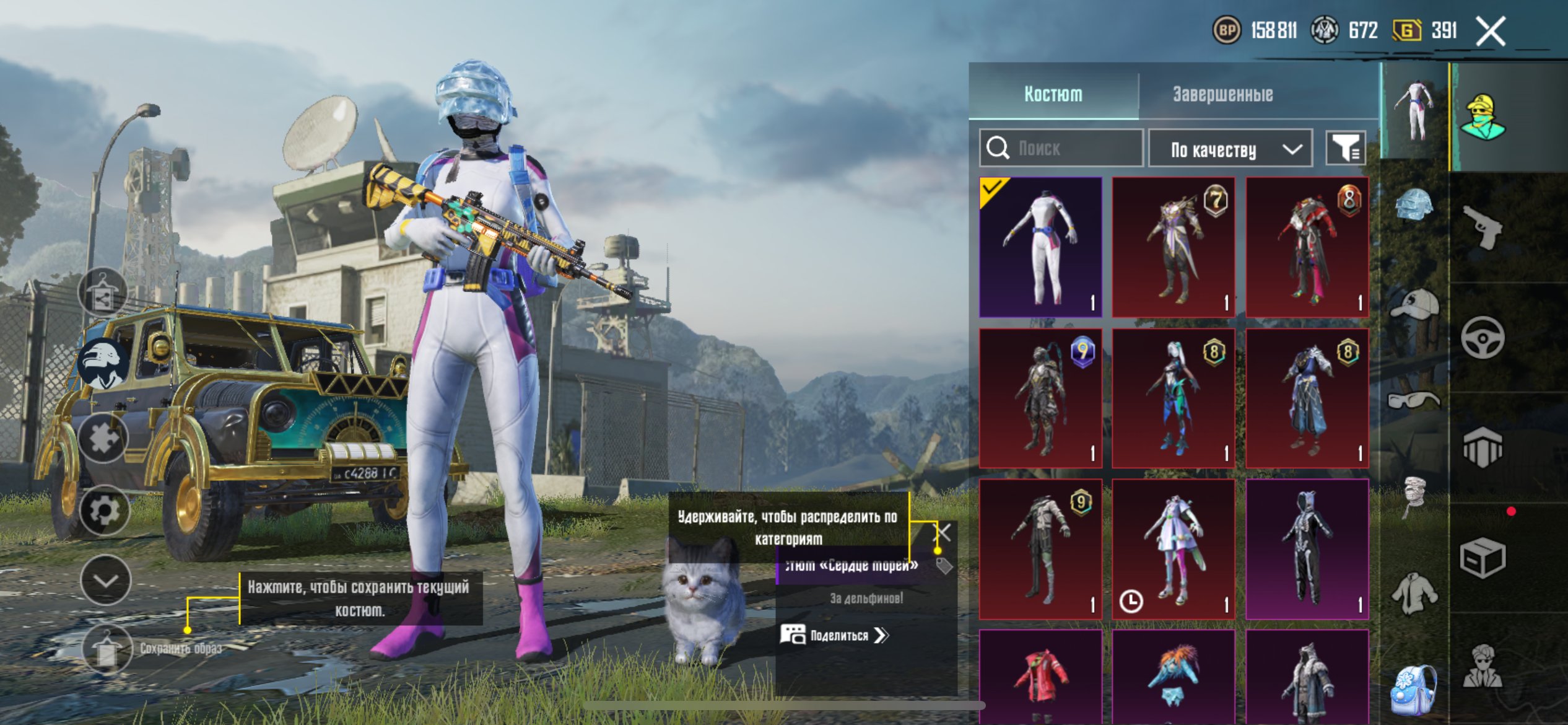Open the По качеству sort dropdown
This screenshot has height=725, width=1568.
pos(1230,149)
